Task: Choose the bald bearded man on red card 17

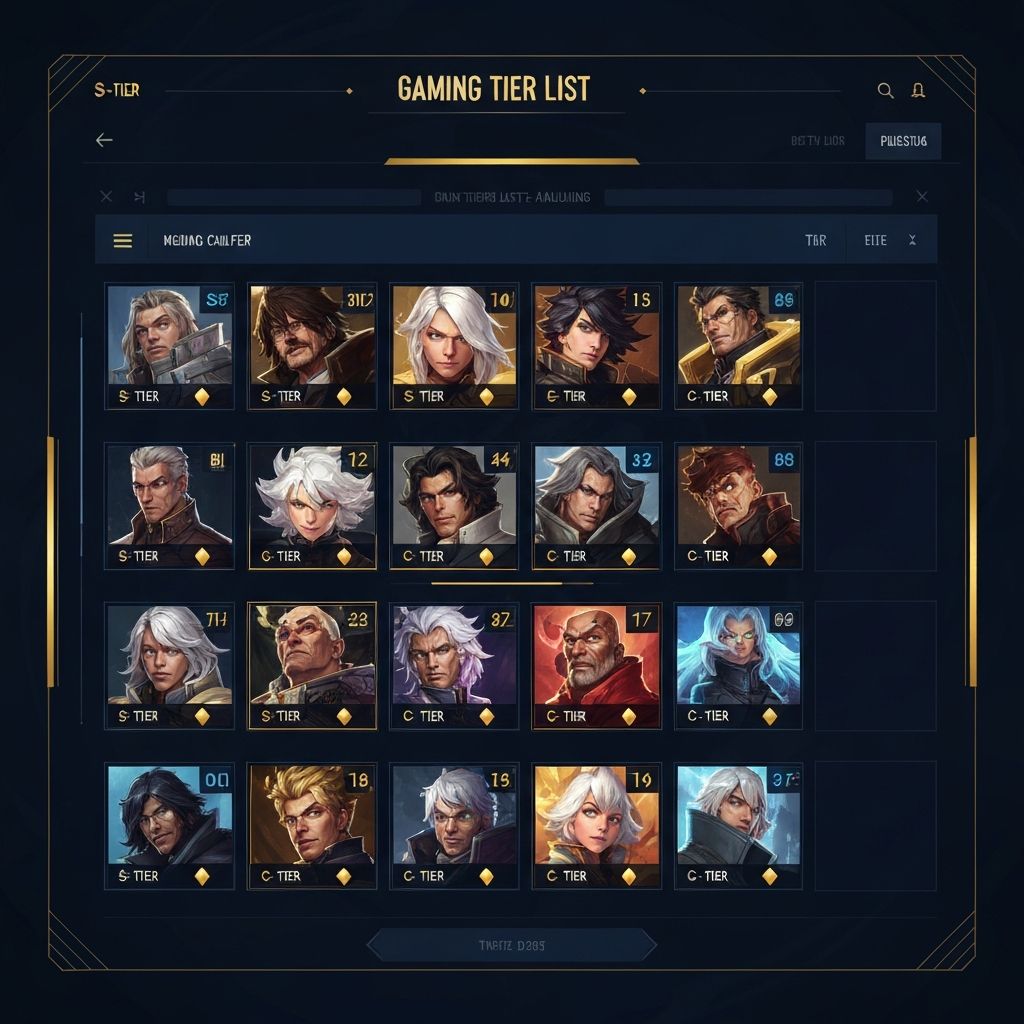Action: pos(596,666)
